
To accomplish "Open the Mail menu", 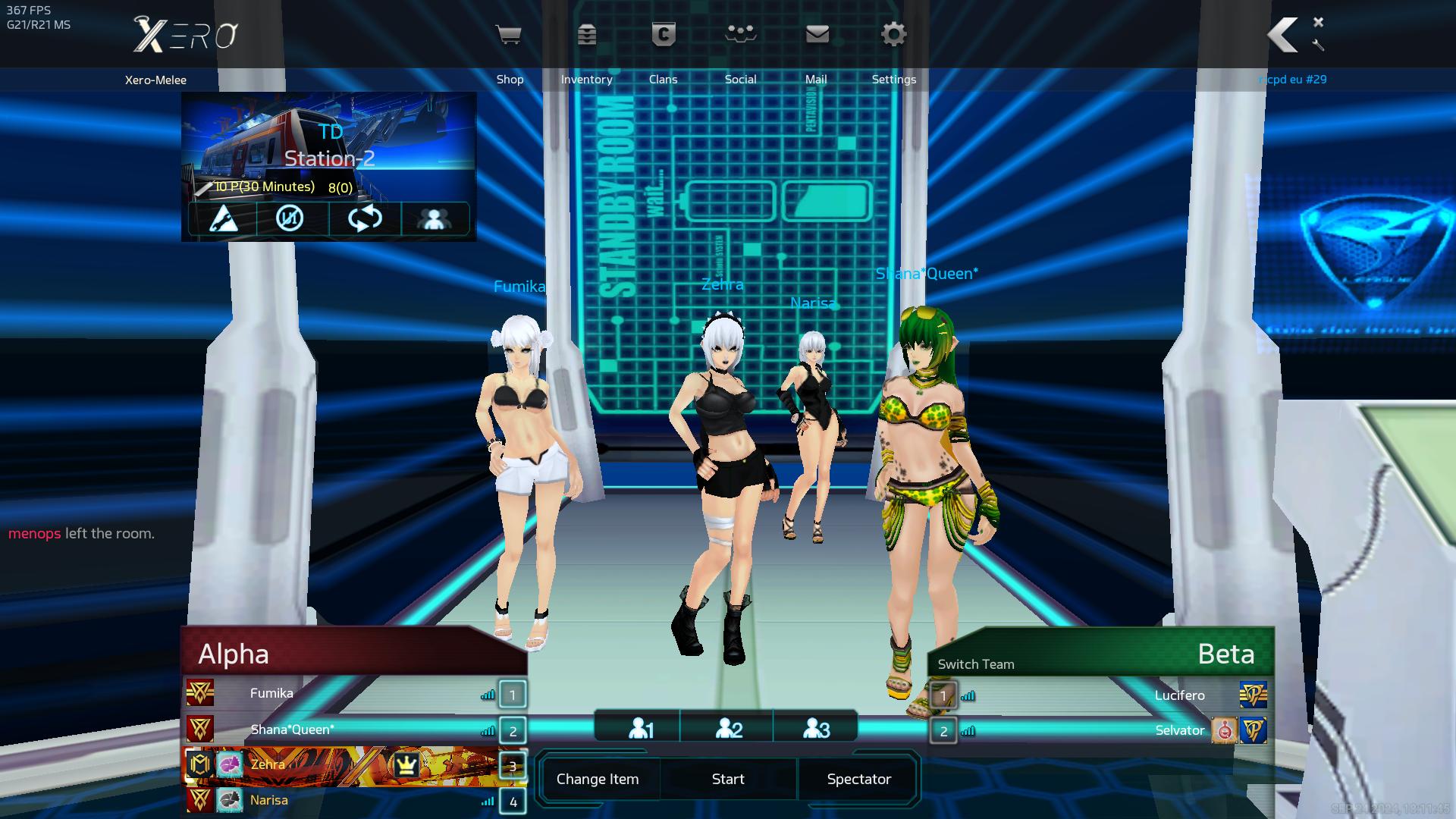I will pyautogui.click(x=817, y=36).
